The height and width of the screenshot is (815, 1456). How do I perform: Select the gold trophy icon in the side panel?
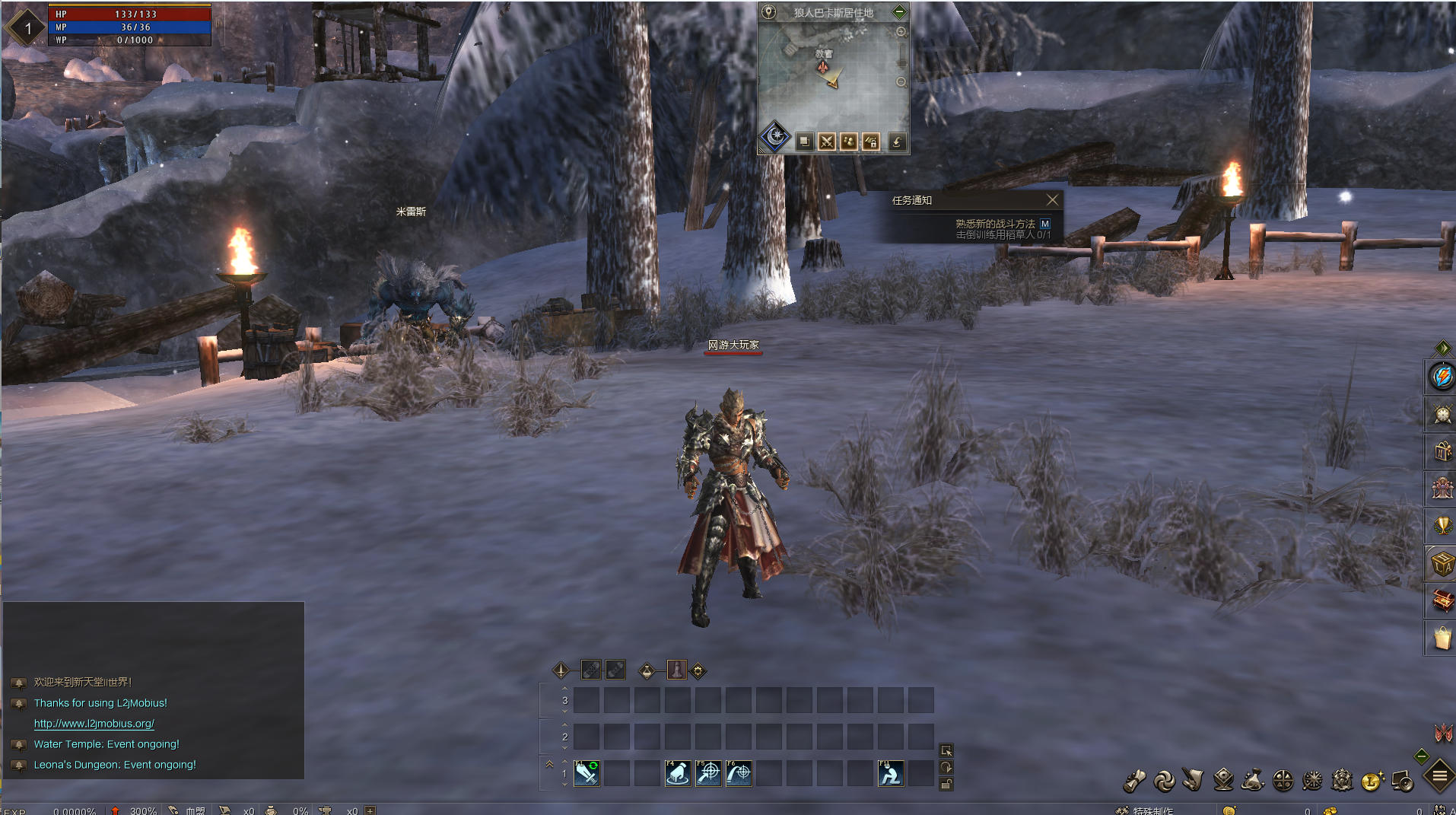[x=1442, y=525]
